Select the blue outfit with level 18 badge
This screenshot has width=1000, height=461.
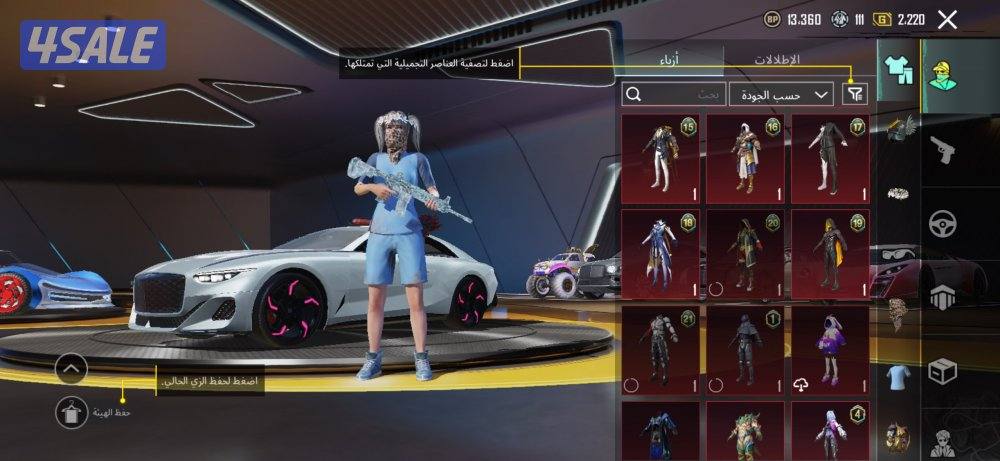point(660,254)
